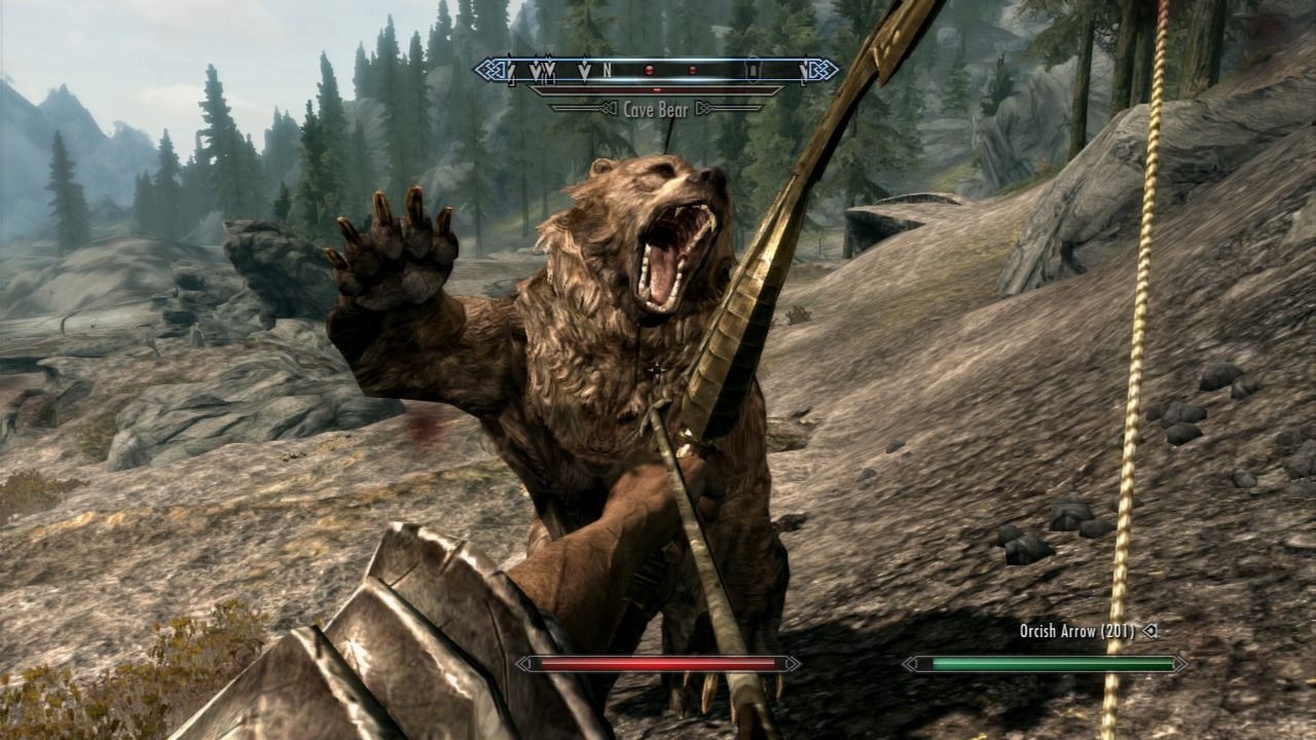This screenshot has height=740, width=1316.
Task: Click the second red enemy dot on compass
Action: (693, 70)
